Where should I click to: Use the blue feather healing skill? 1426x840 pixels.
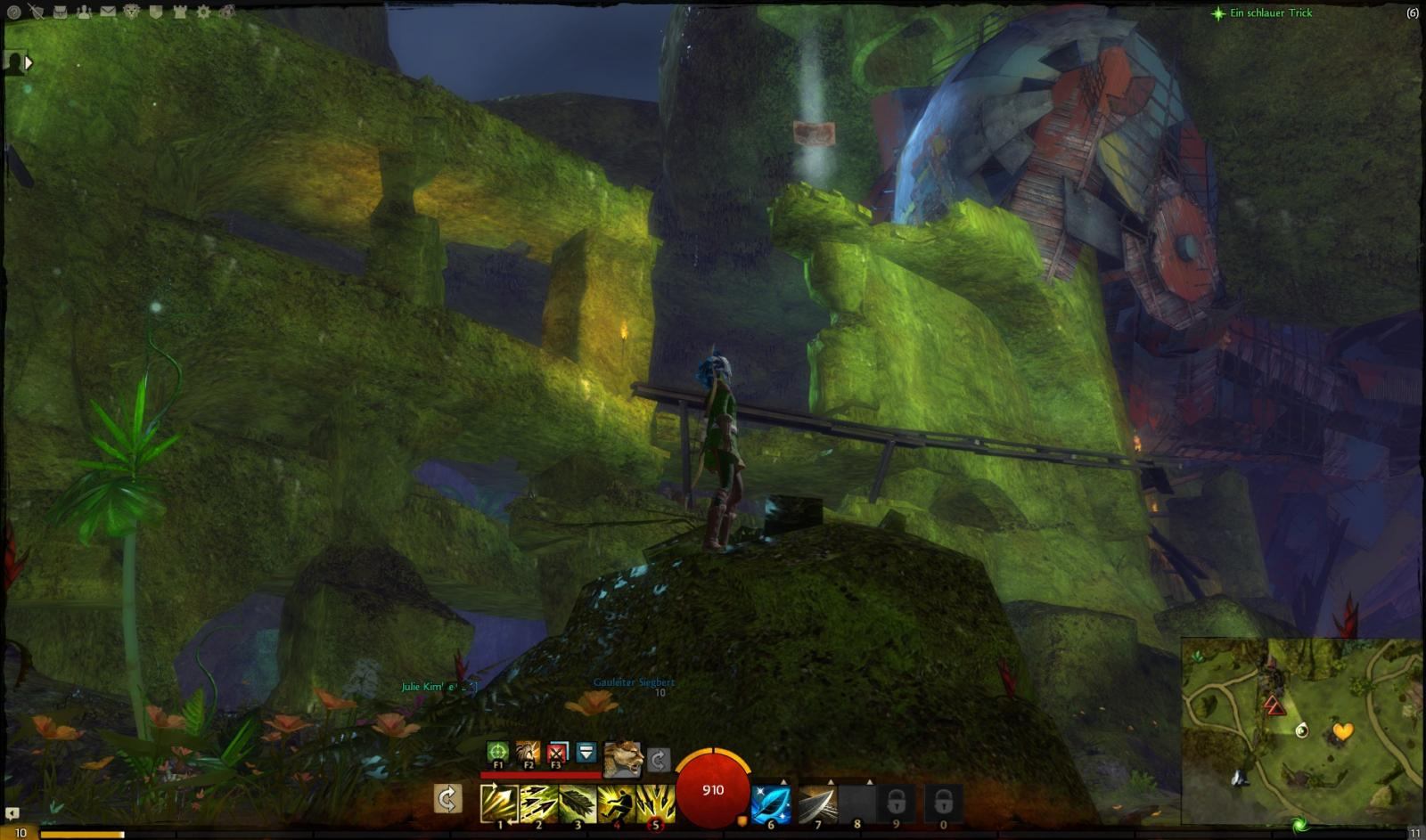click(770, 803)
